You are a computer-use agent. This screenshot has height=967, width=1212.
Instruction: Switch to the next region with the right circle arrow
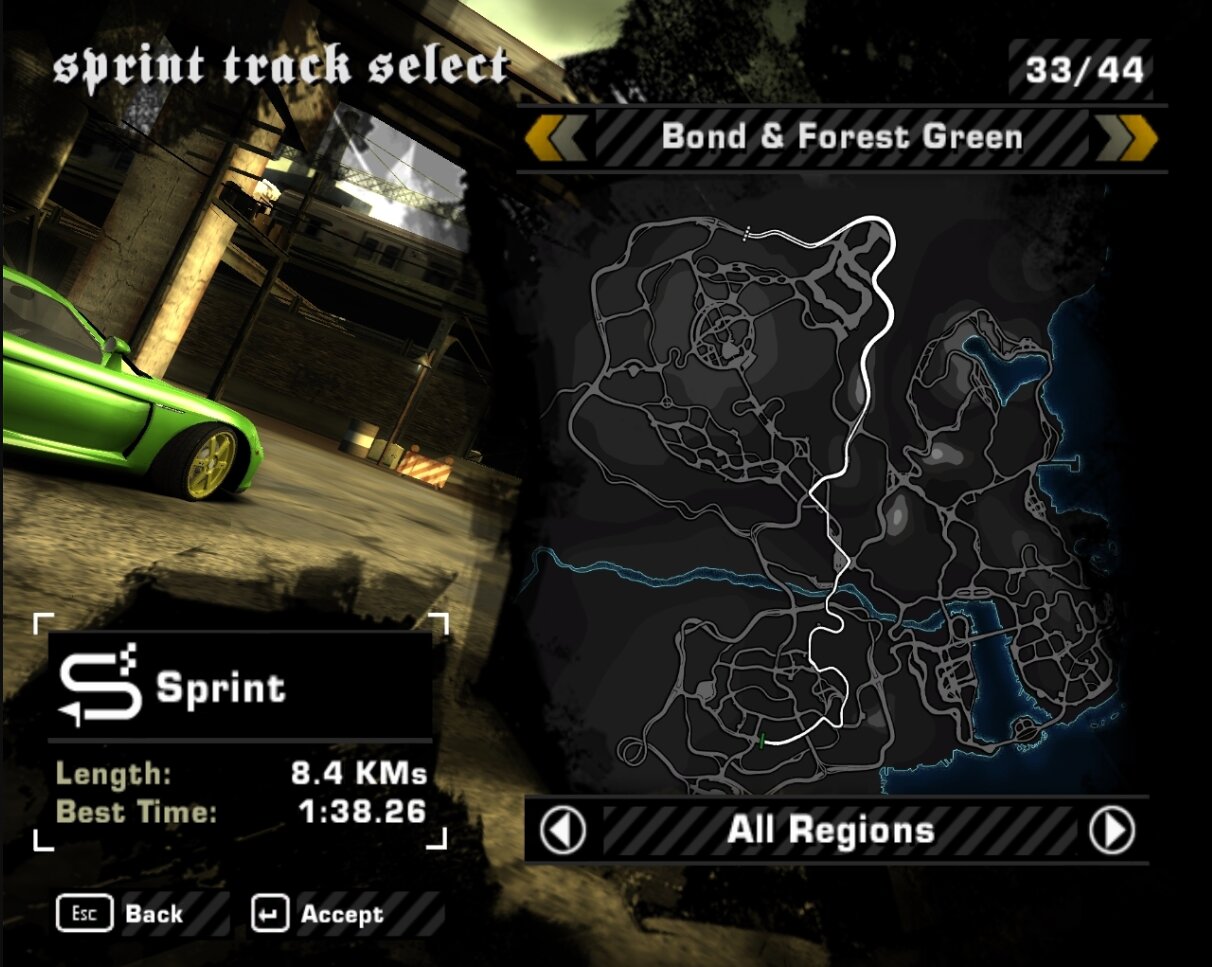point(1112,830)
